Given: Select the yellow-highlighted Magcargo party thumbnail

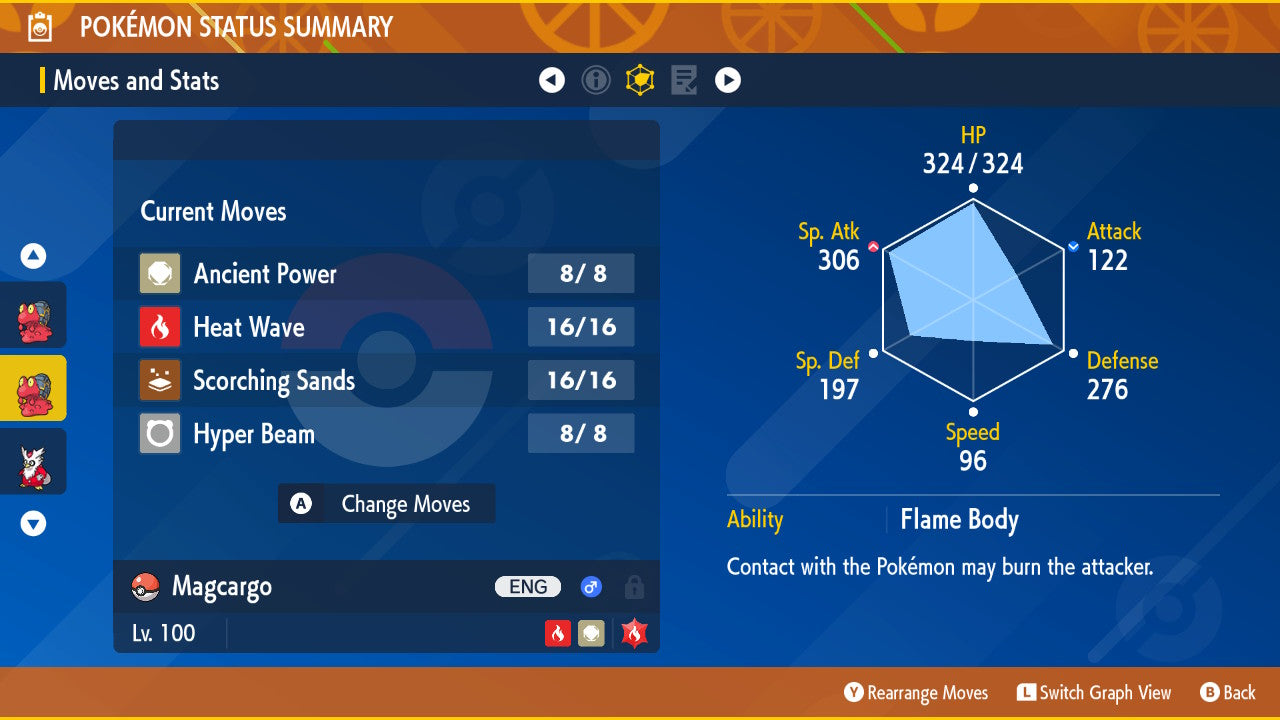Looking at the screenshot, I should tap(33, 388).
